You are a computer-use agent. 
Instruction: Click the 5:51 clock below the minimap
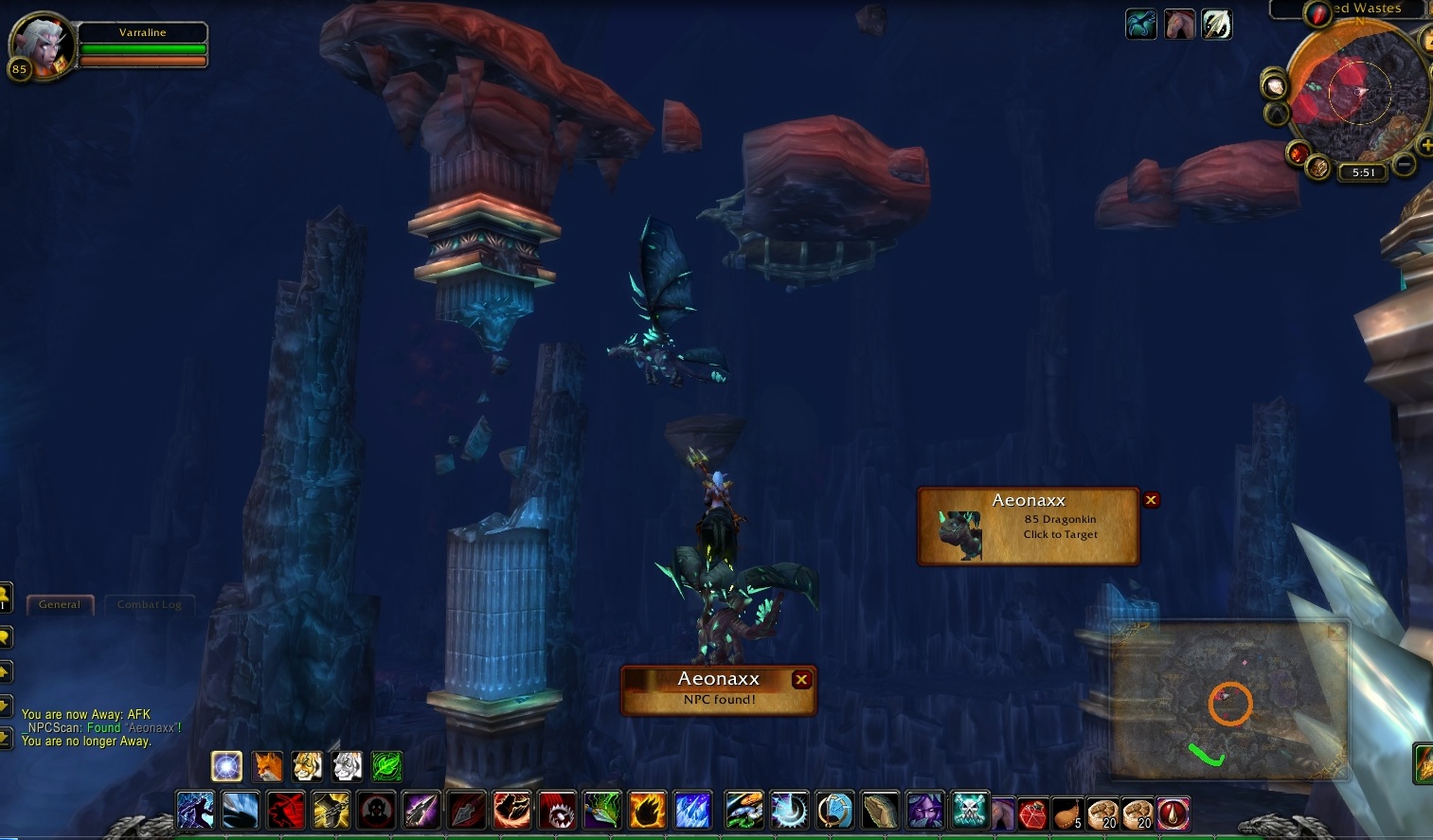tap(1364, 171)
